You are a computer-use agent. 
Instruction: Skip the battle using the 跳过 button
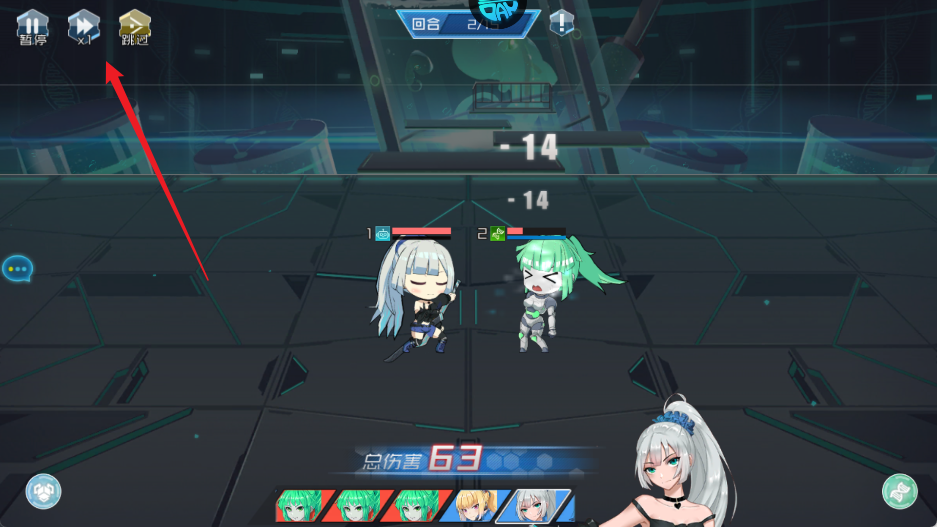click(135, 27)
